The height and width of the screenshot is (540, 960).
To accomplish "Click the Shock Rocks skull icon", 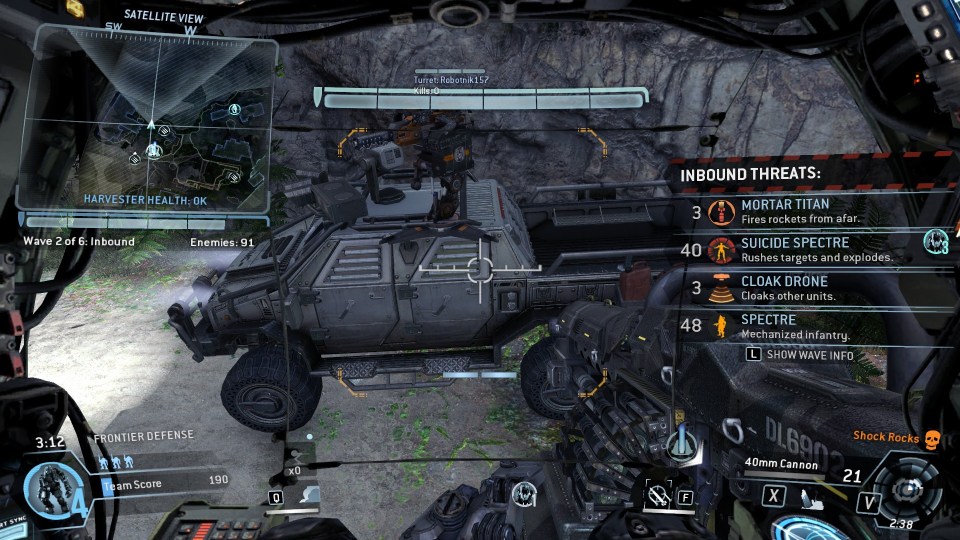I will [932, 438].
